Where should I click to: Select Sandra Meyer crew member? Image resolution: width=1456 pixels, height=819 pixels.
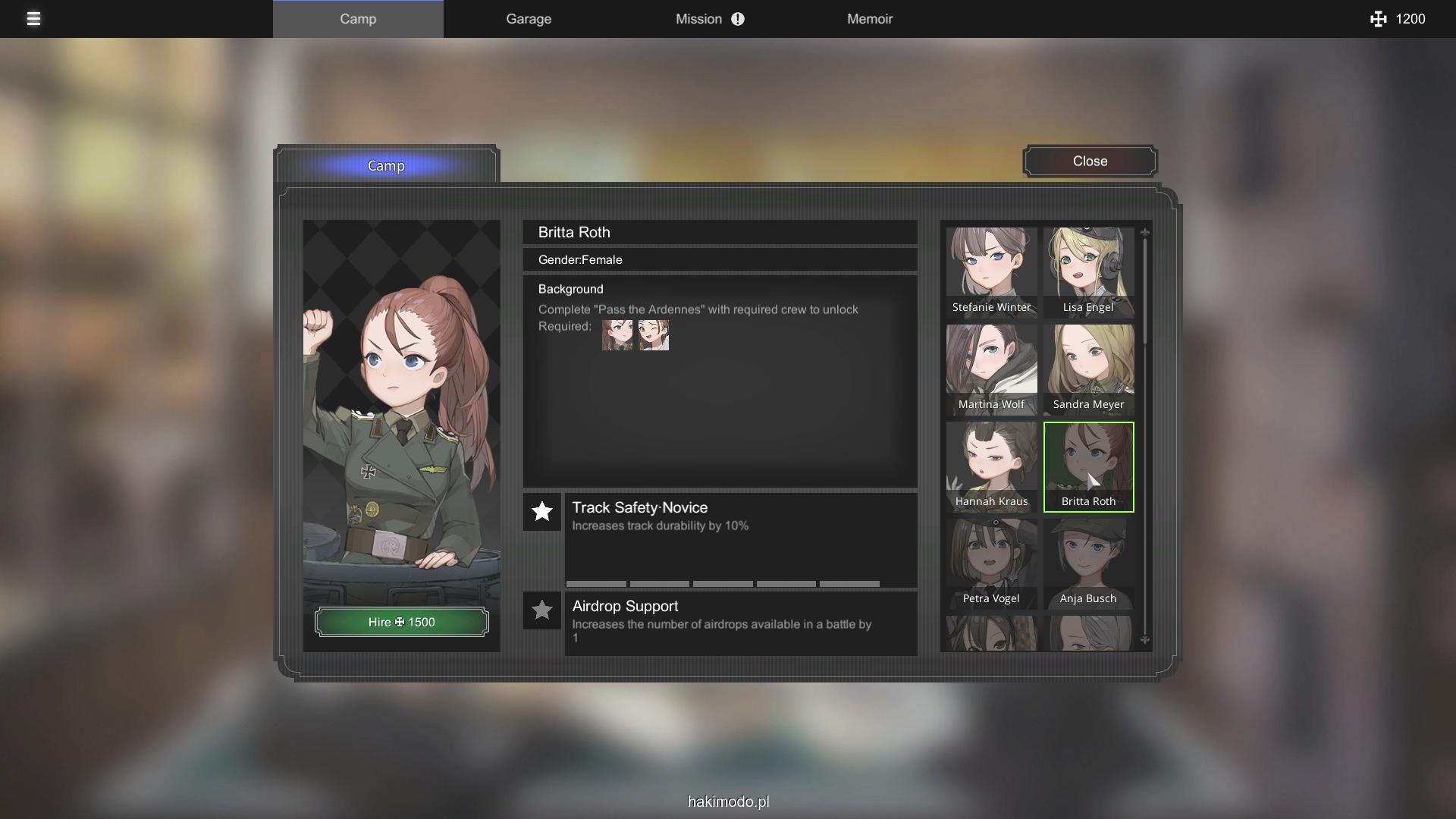click(1088, 369)
